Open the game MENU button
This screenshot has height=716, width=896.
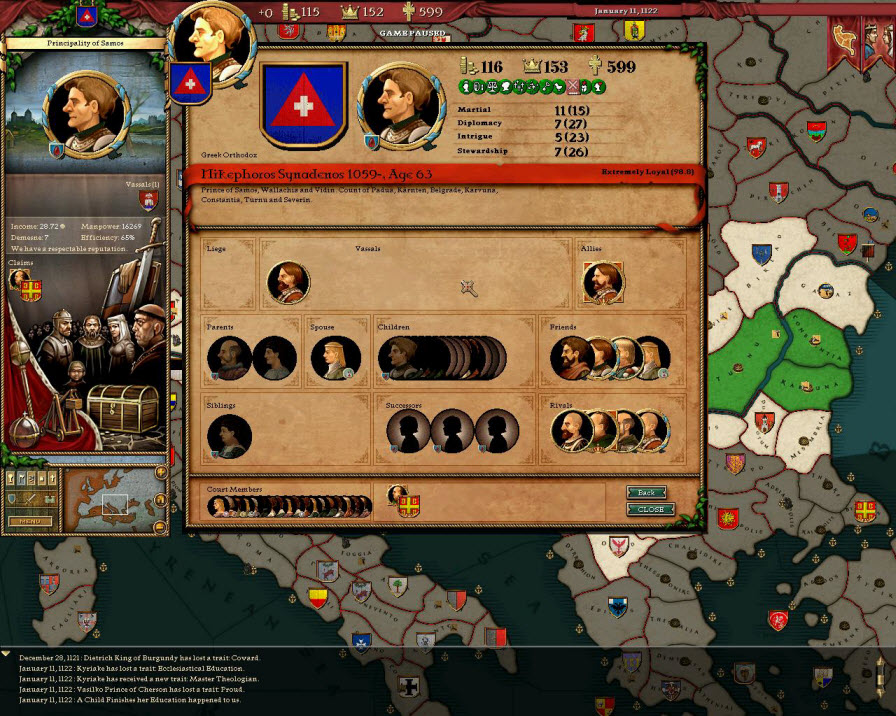click(30, 521)
